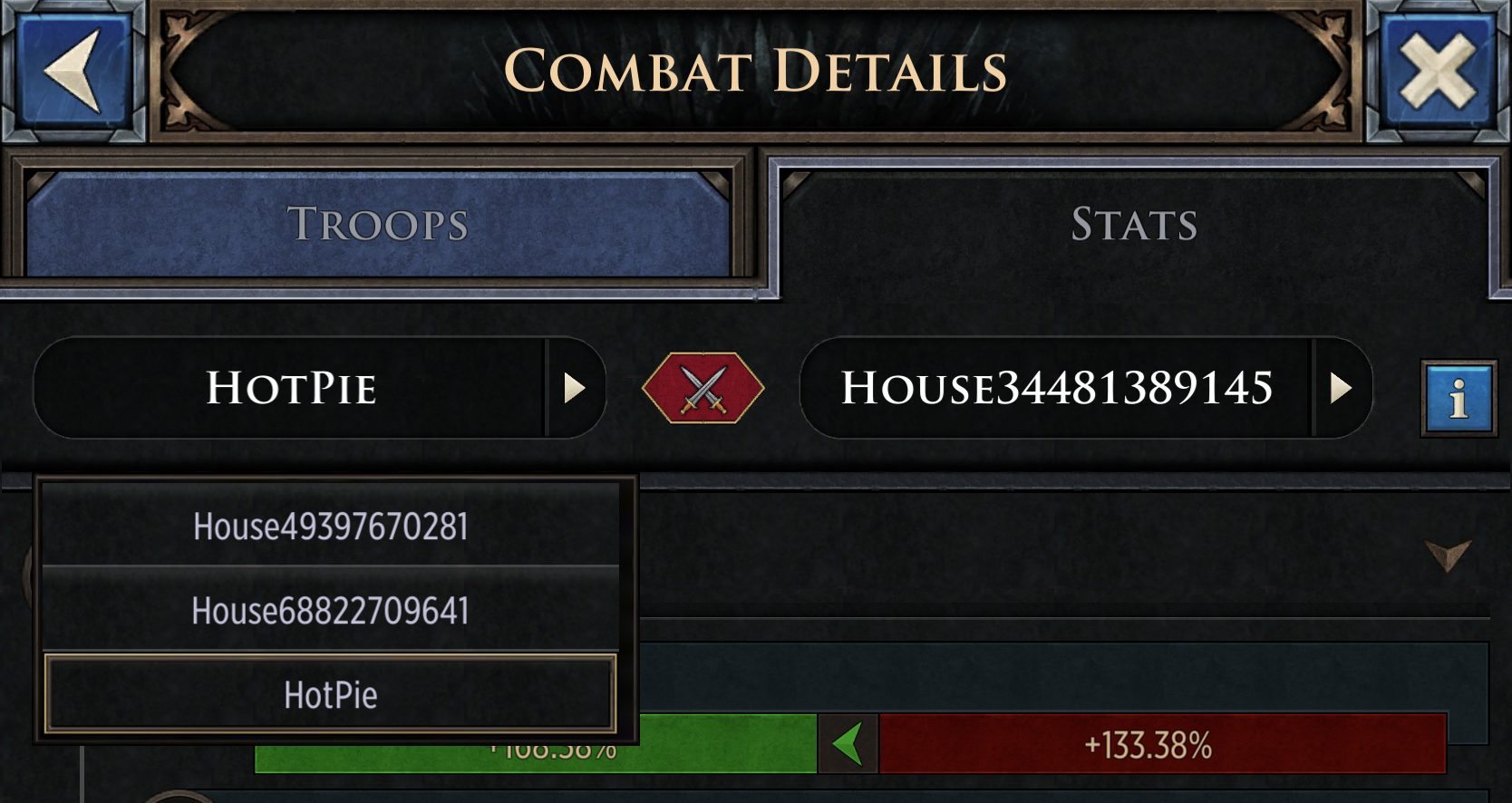Screen dimensions: 1512x803
Task: Click HotPie's dropdown arrow
Action: [574, 388]
